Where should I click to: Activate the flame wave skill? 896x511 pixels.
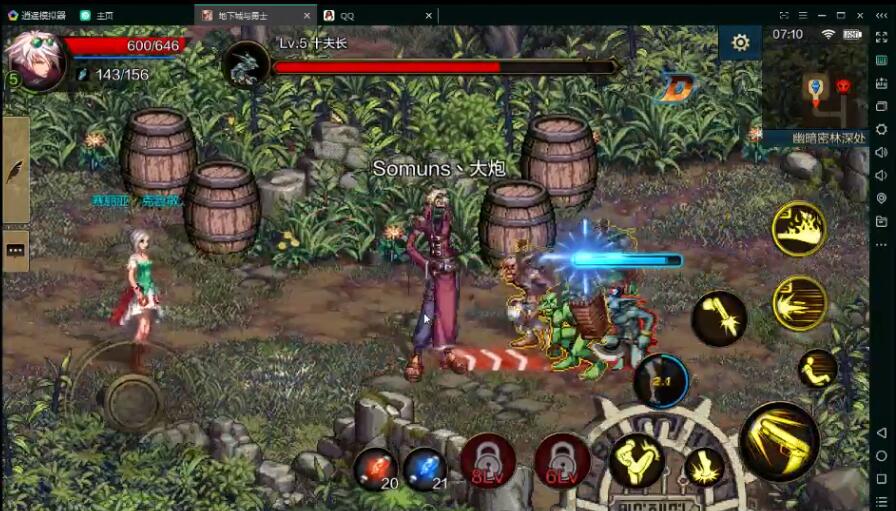tap(798, 229)
